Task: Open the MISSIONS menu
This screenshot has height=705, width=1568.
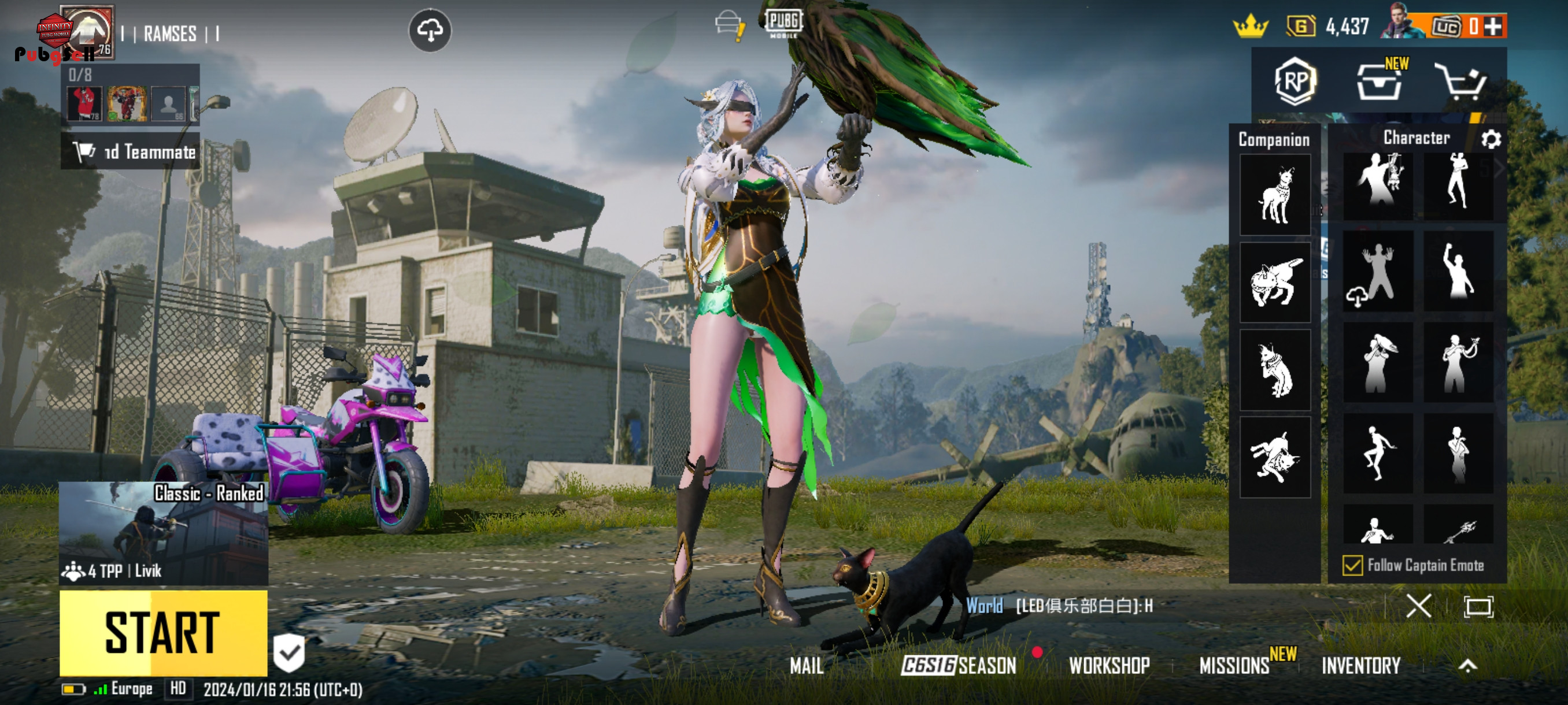Action: (x=1234, y=666)
